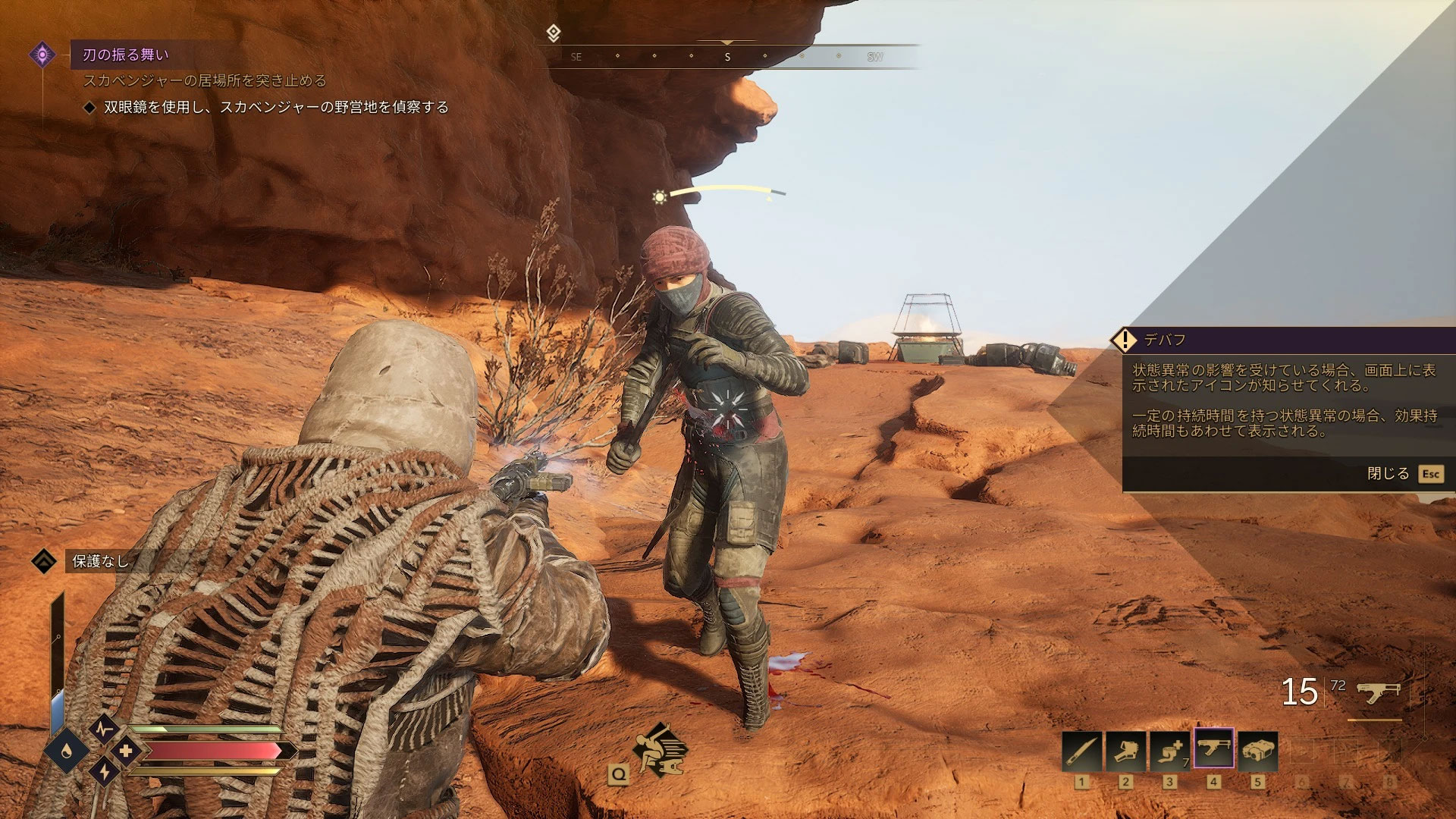Click the 保護なし shelter status indicator
The image size is (1456, 819).
click(99, 561)
